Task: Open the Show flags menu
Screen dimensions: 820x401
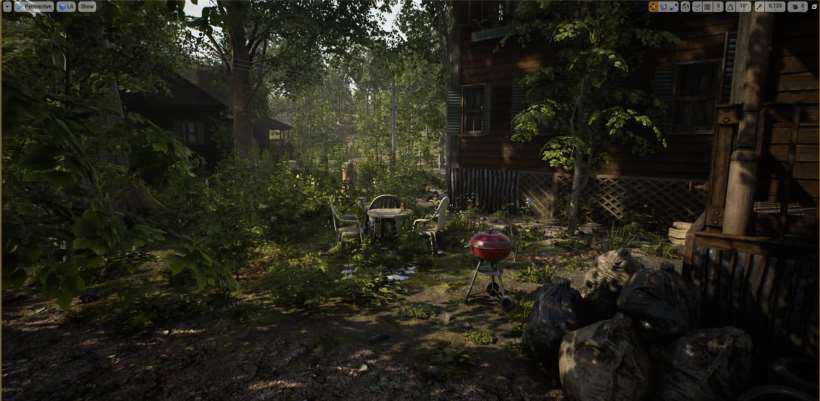Action: pos(87,6)
